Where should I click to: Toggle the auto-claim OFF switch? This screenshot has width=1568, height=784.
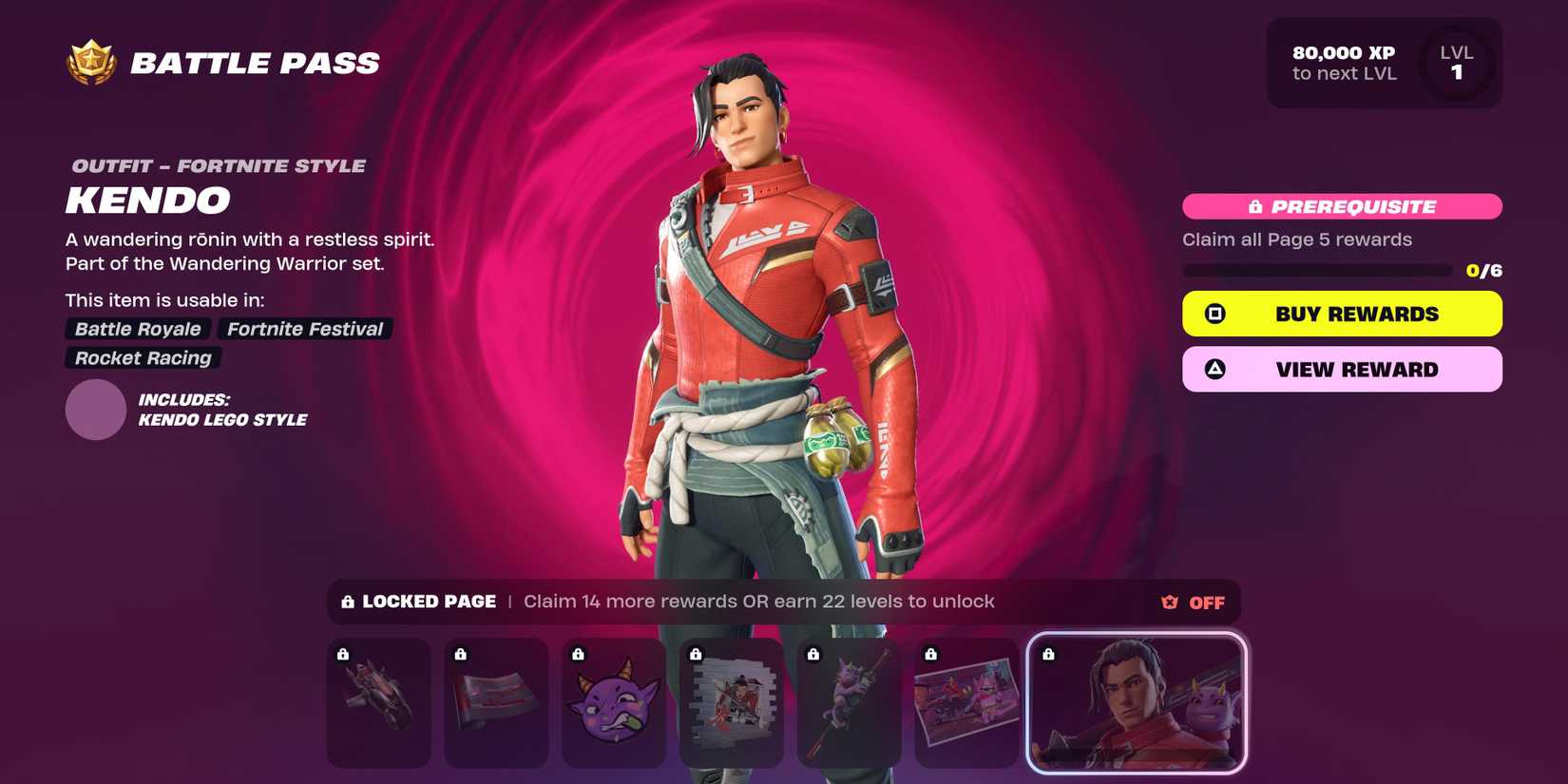(1206, 602)
